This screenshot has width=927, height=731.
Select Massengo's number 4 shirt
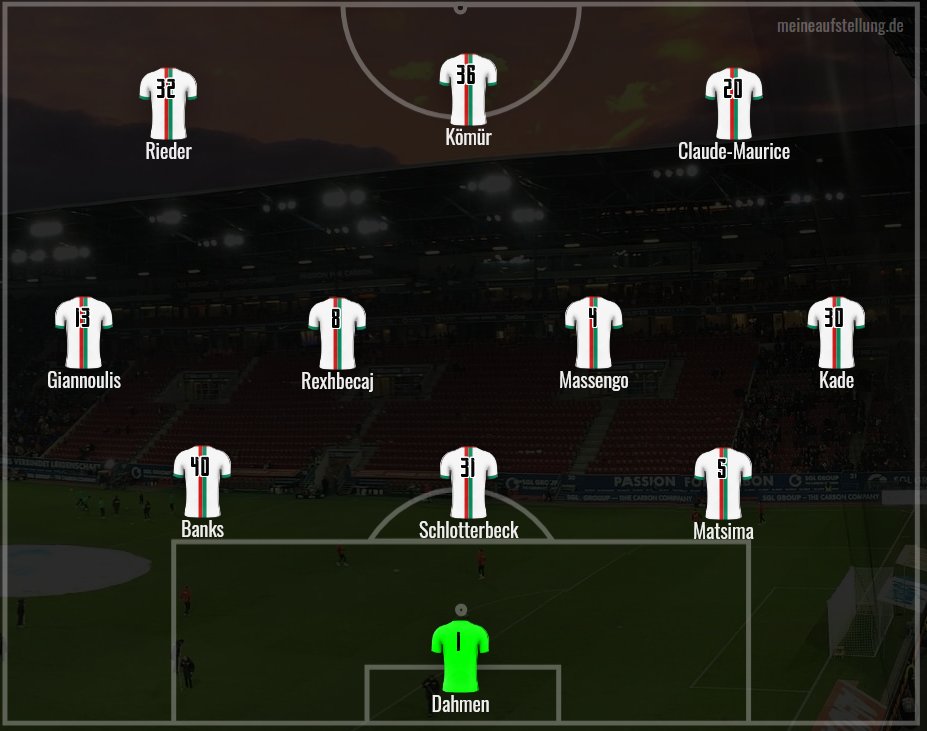[594, 332]
